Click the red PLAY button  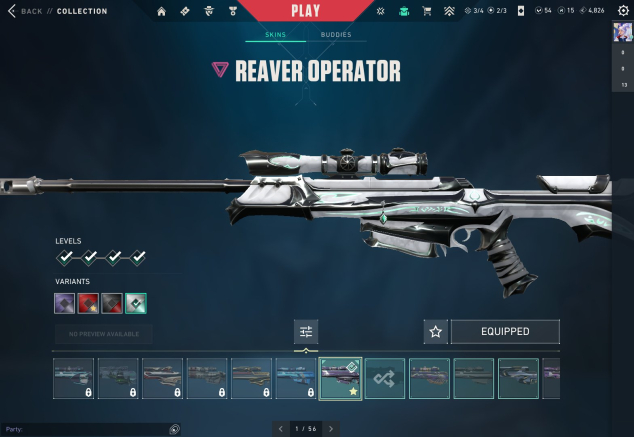point(306,11)
